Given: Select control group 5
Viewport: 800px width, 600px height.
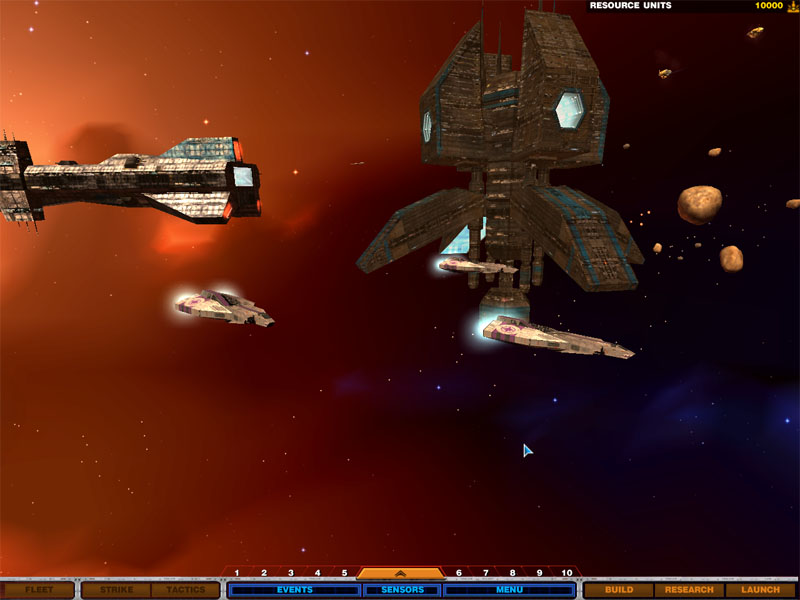Looking at the screenshot, I should click(344, 573).
